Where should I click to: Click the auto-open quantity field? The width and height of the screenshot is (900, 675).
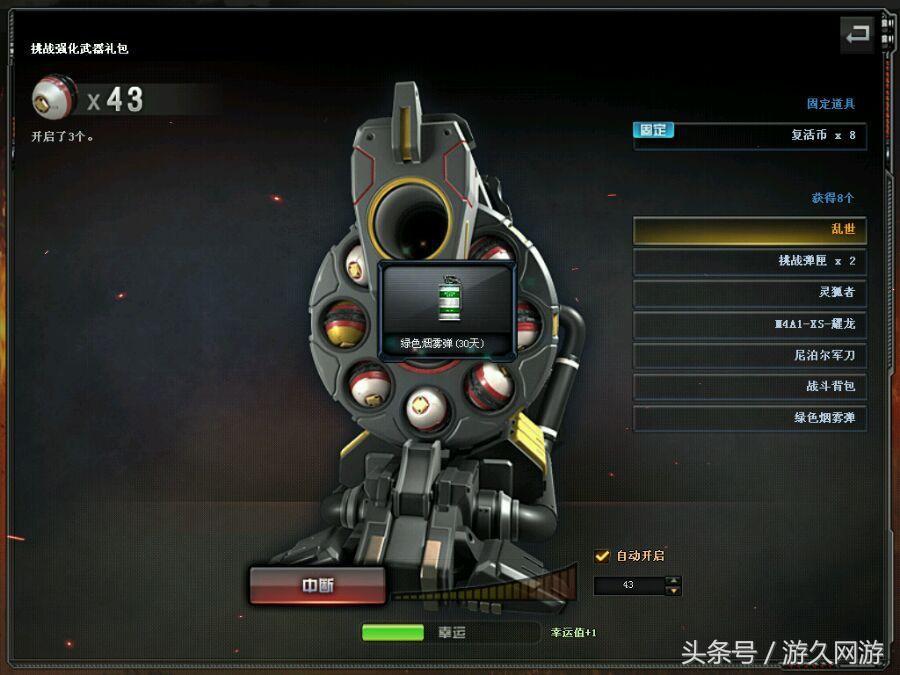pos(629,585)
